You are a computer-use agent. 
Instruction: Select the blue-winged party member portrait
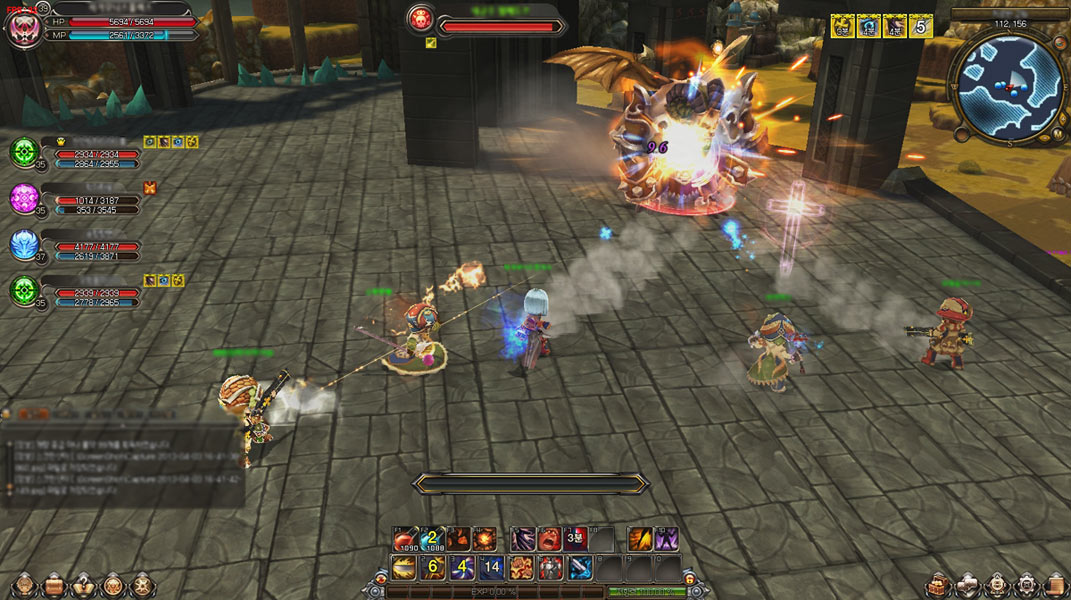24,245
